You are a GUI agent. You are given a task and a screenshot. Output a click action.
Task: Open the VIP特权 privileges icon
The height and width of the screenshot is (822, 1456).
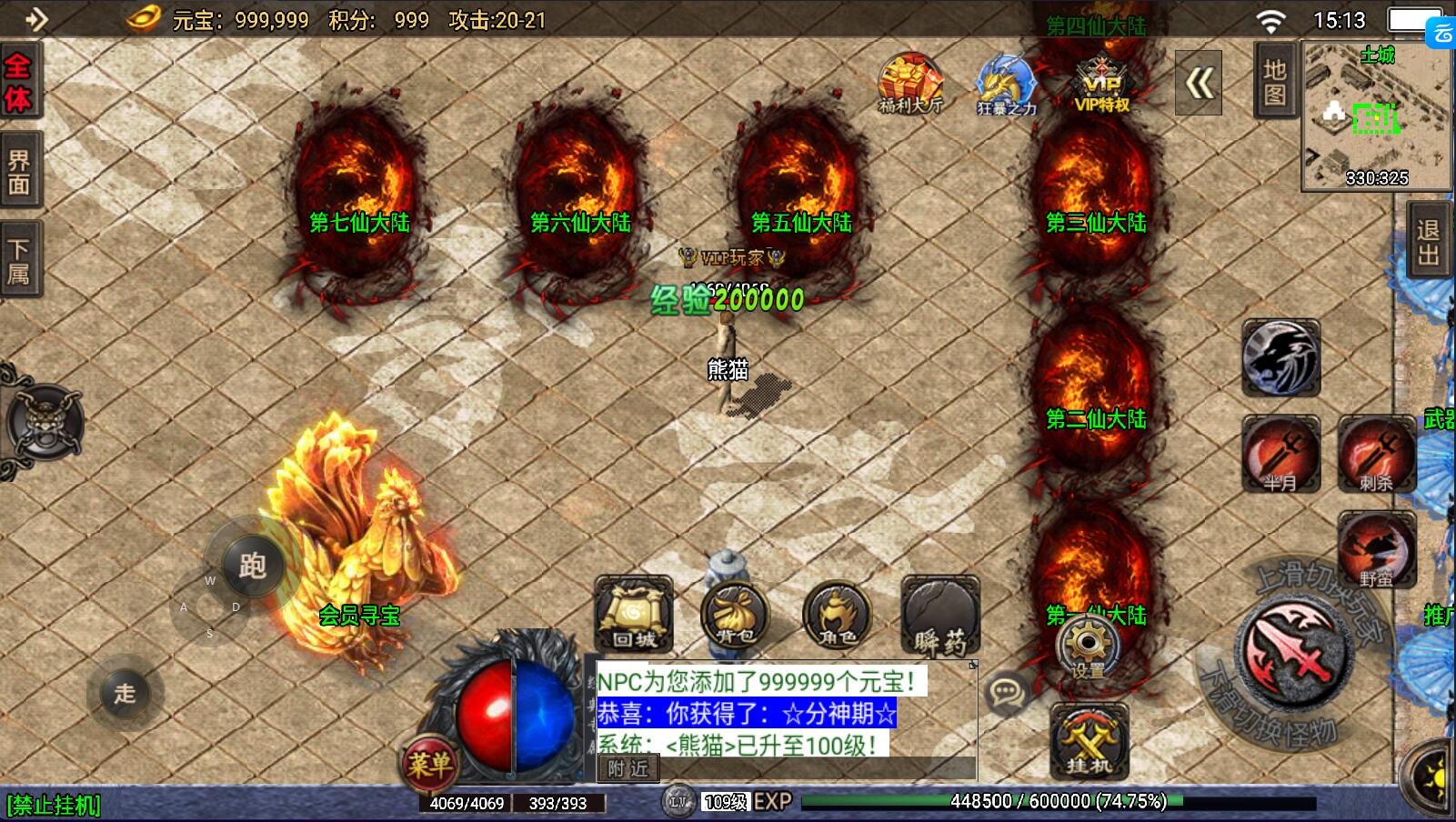tap(1101, 84)
